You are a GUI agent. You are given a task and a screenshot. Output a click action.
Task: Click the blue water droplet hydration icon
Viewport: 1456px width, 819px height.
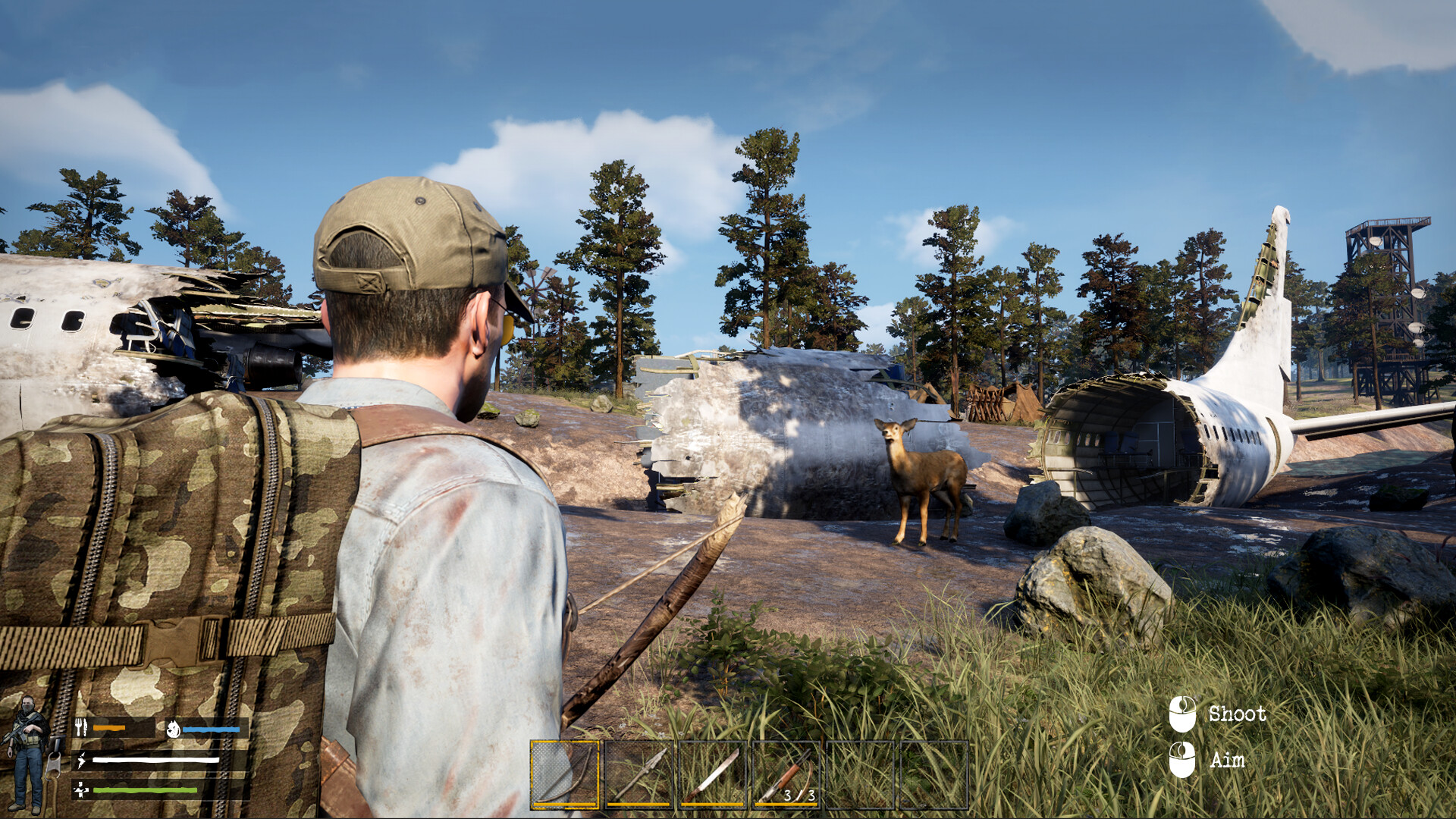pos(174,730)
